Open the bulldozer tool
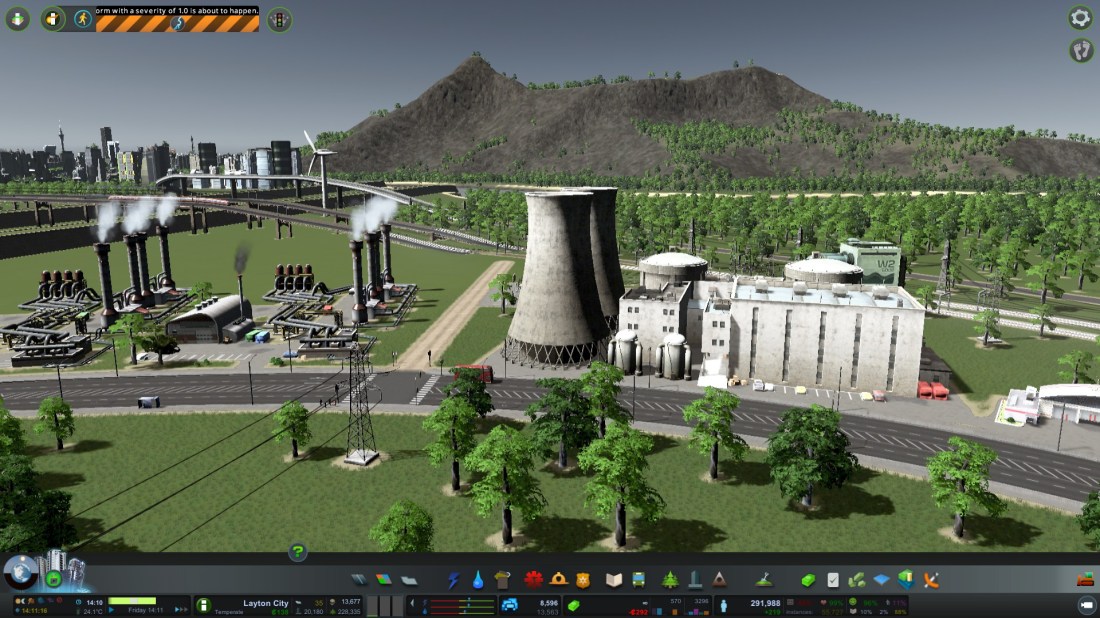This screenshot has width=1100, height=618. pos(1084,579)
